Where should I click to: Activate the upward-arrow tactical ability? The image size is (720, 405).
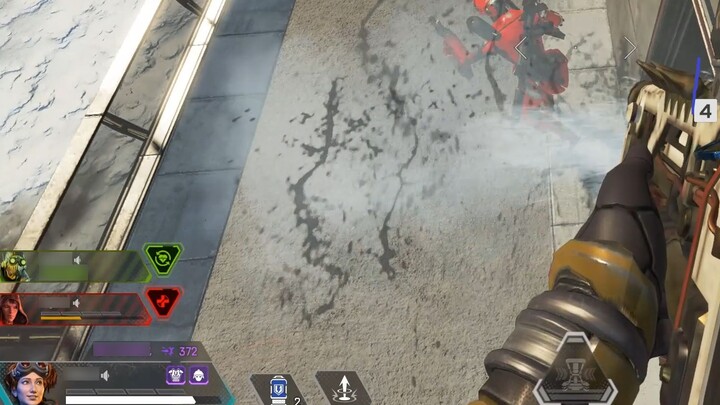click(x=343, y=388)
